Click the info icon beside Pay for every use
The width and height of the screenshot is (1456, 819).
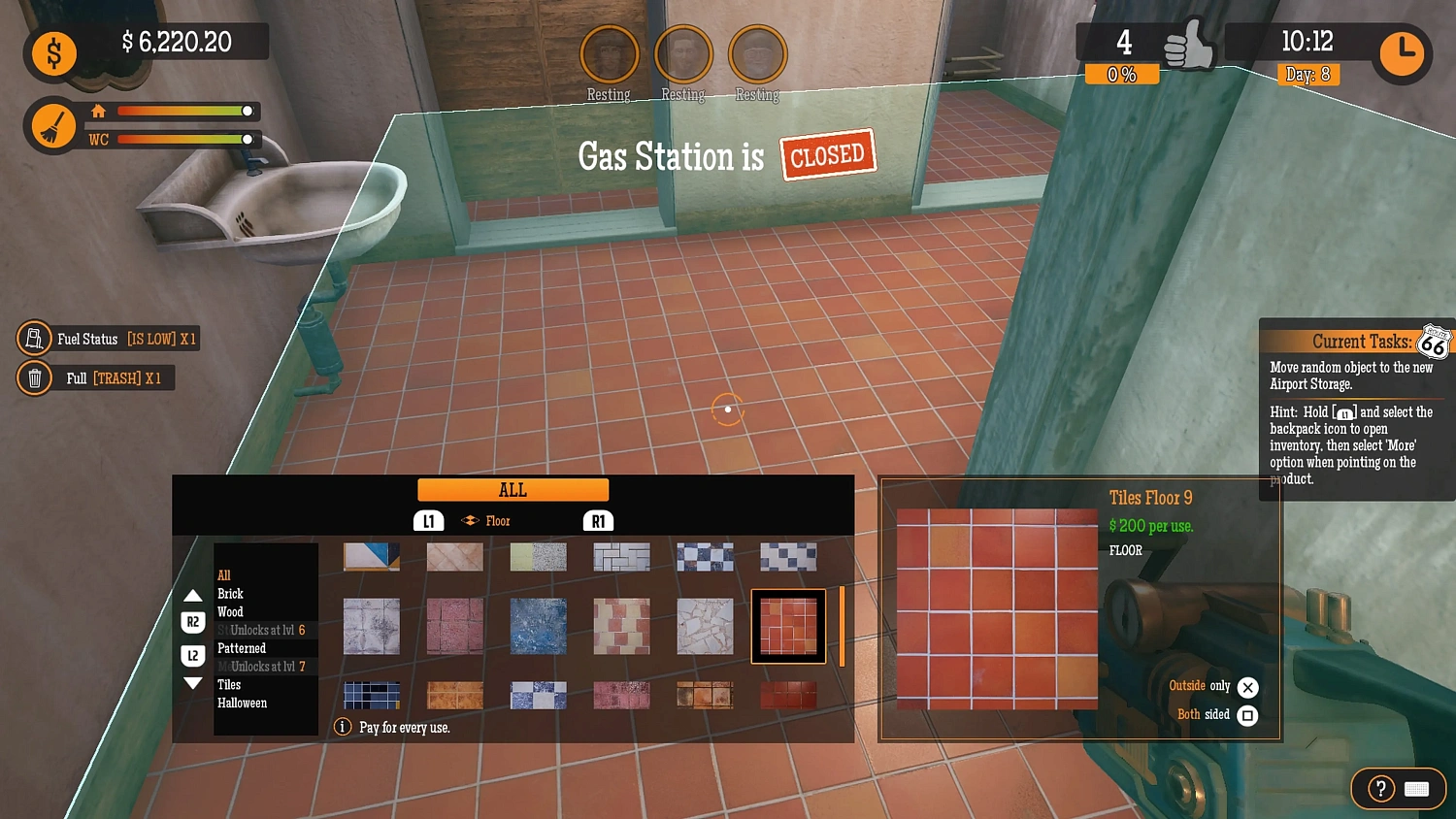click(x=342, y=726)
